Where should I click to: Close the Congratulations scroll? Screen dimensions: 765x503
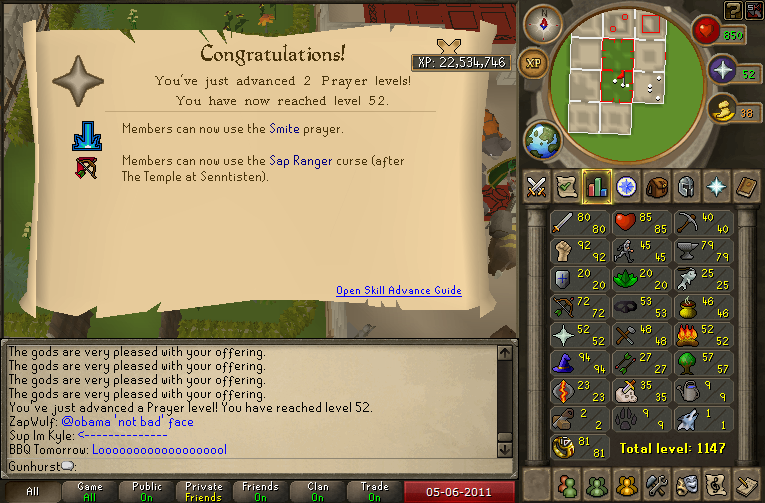coord(449,47)
